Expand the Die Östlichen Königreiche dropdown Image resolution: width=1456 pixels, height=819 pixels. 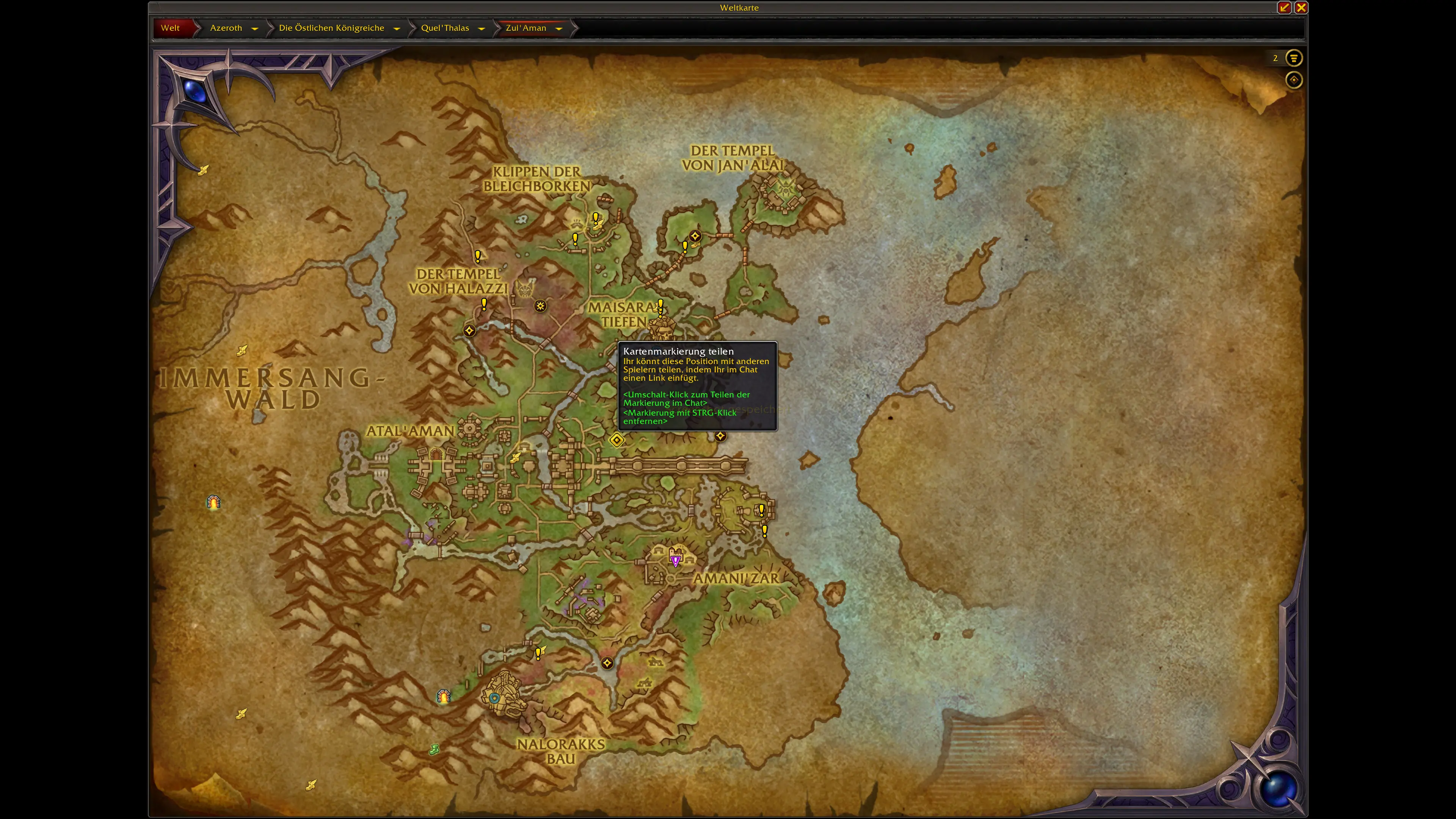tap(397, 28)
